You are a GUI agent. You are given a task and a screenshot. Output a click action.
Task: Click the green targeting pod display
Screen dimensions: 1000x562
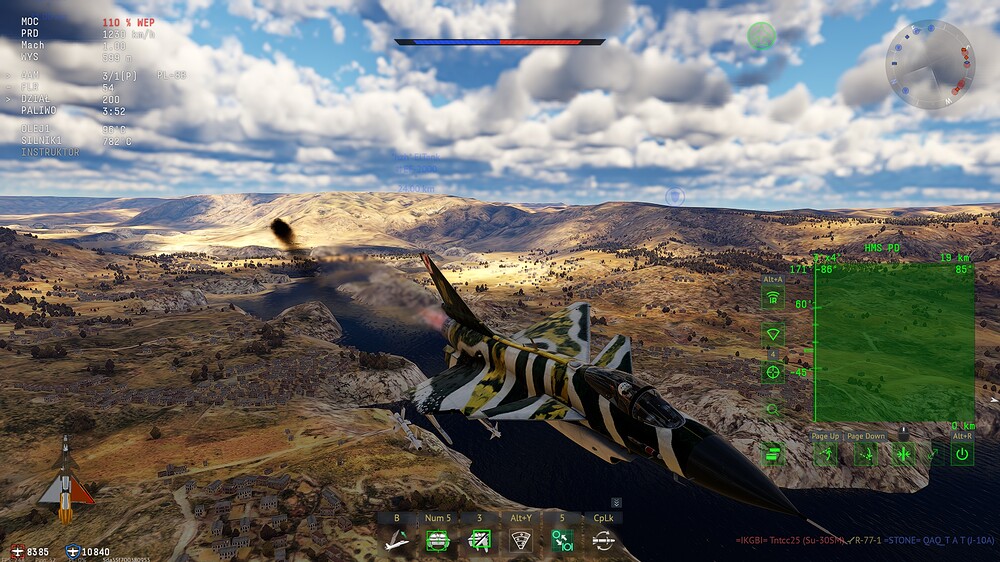point(894,342)
